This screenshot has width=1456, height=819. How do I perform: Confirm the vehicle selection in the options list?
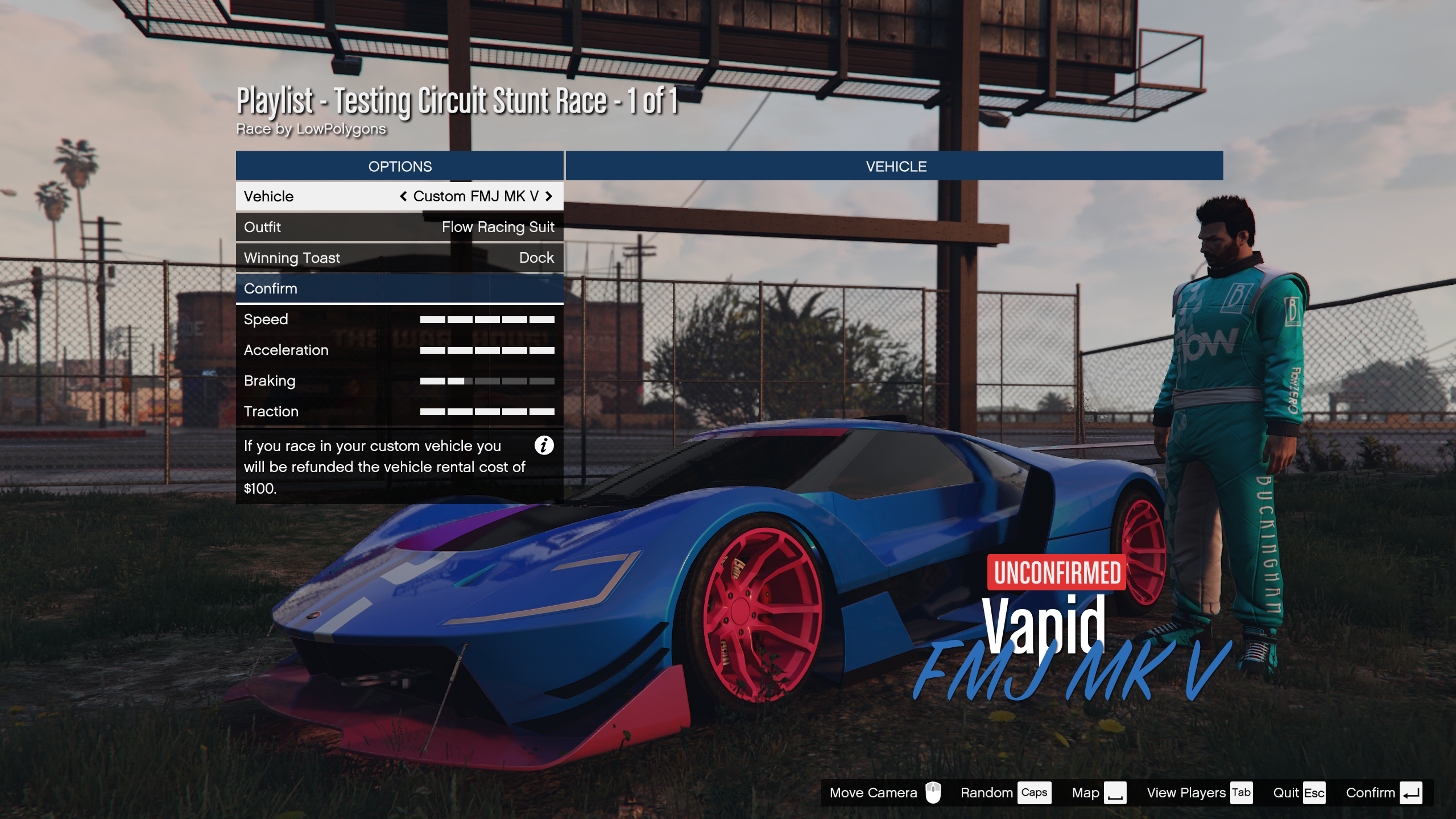coord(399,288)
